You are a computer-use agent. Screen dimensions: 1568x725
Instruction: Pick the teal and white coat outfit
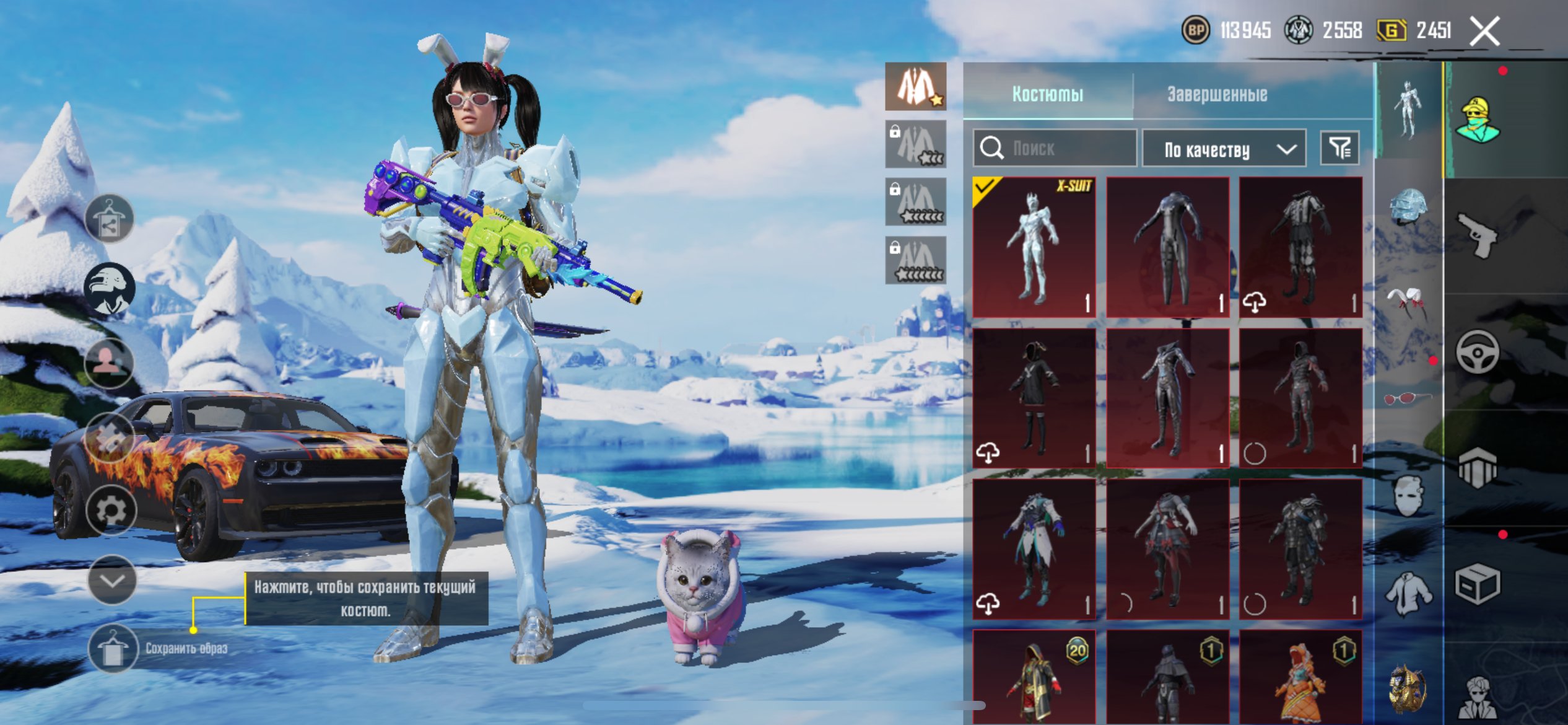1034,548
